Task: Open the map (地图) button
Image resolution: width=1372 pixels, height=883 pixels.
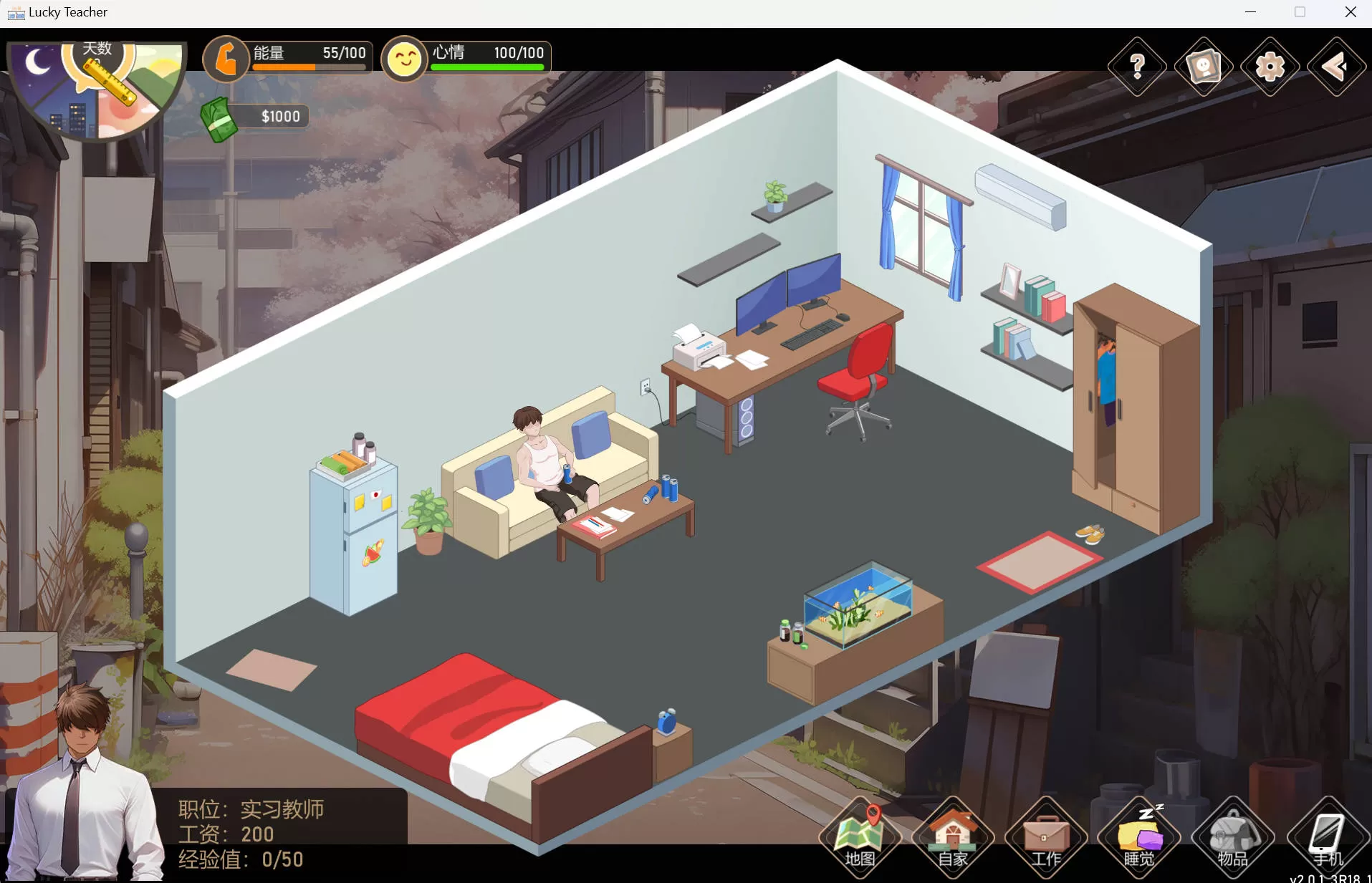Action: tap(860, 838)
